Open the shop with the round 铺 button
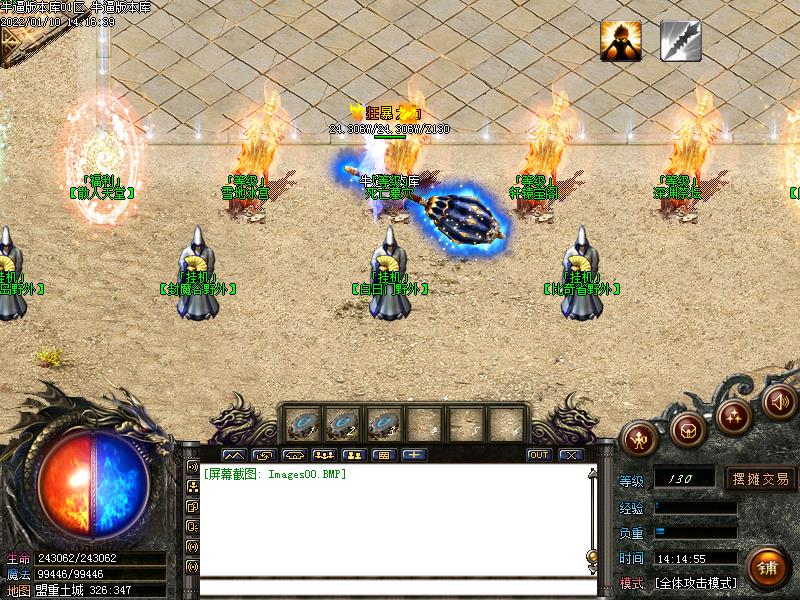The image size is (800, 600). 767,568
